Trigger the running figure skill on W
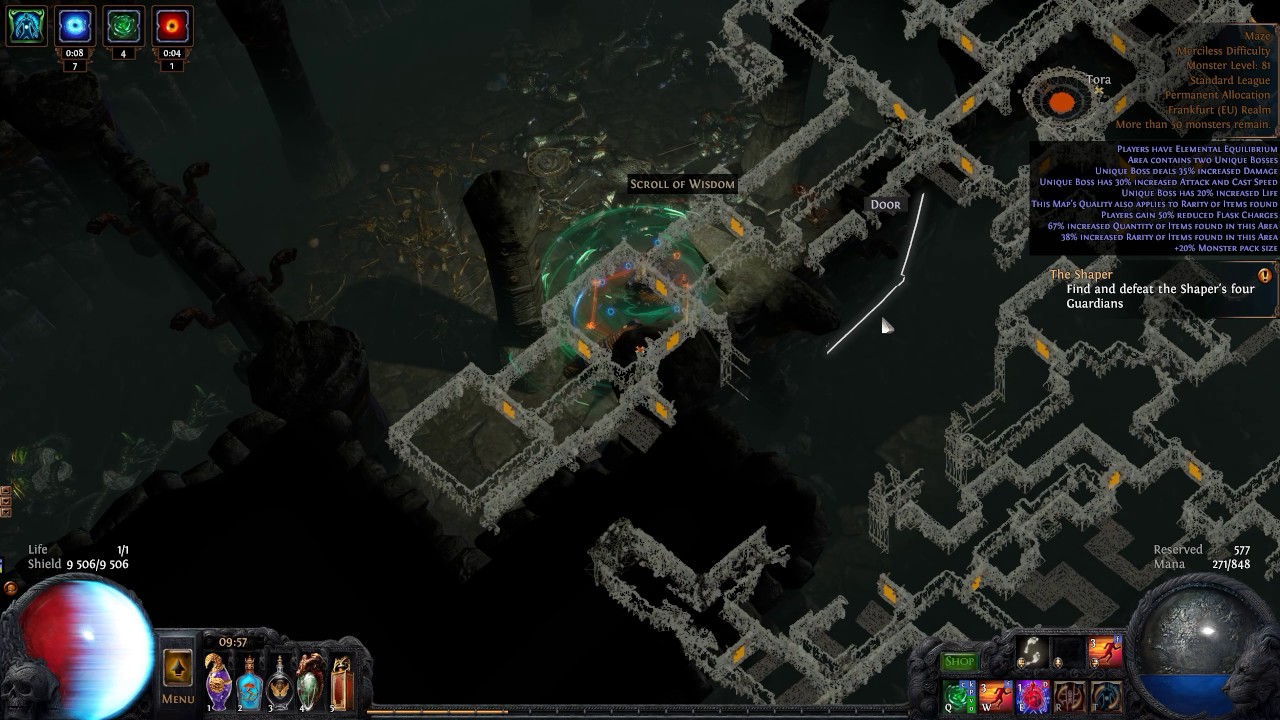This screenshot has width=1280, height=720. (x=996, y=696)
